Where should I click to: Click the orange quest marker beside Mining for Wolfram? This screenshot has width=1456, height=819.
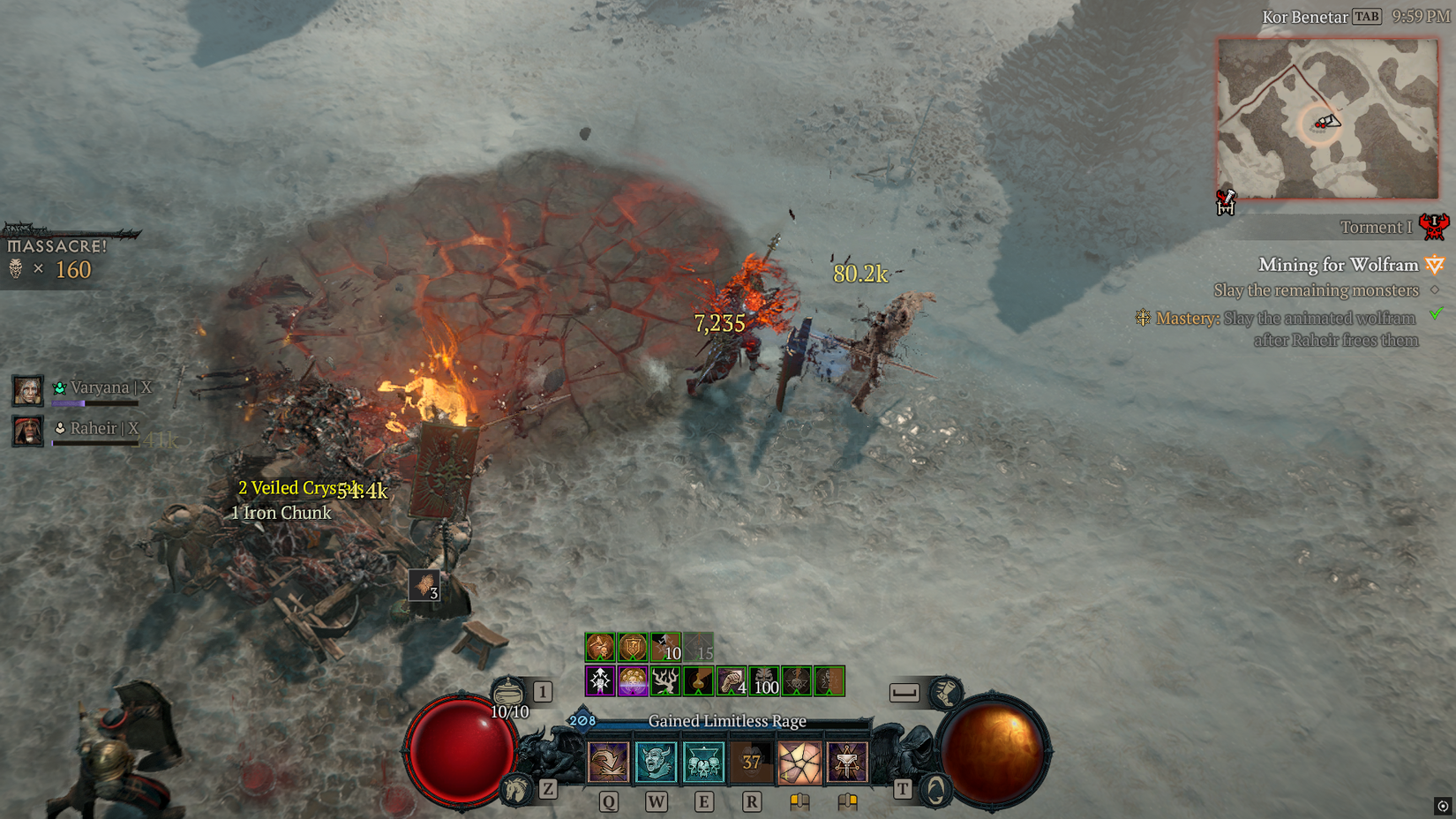pyautogui.click(x=1434, y=266)
